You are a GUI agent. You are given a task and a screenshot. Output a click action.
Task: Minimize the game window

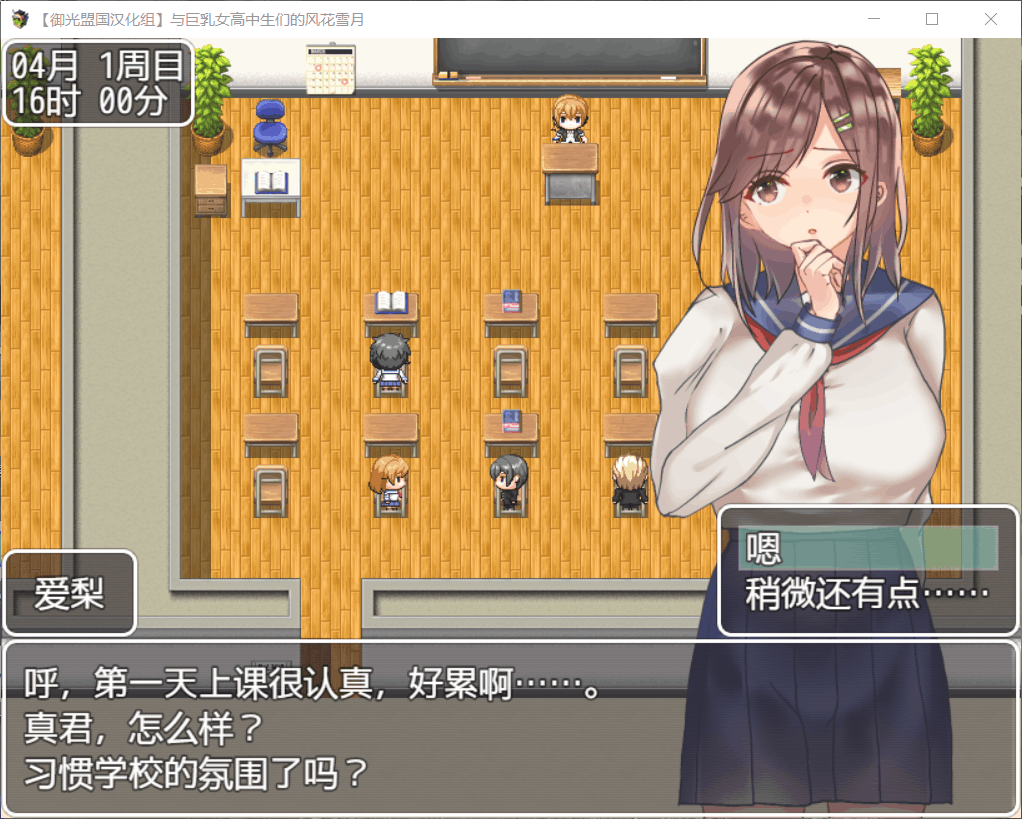pos(874,19)
